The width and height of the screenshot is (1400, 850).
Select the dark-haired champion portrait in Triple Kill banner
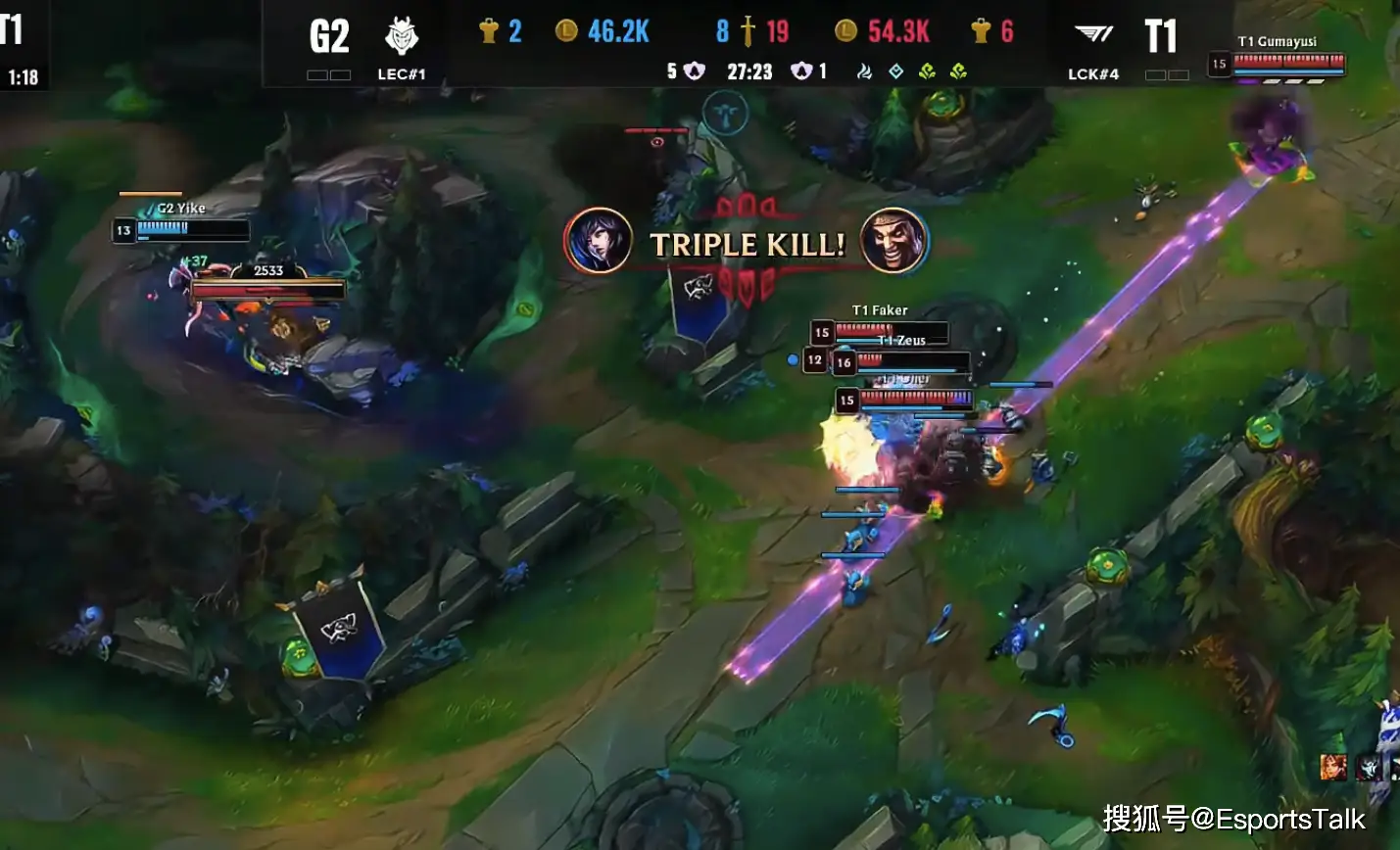click(x=598, y=241)
